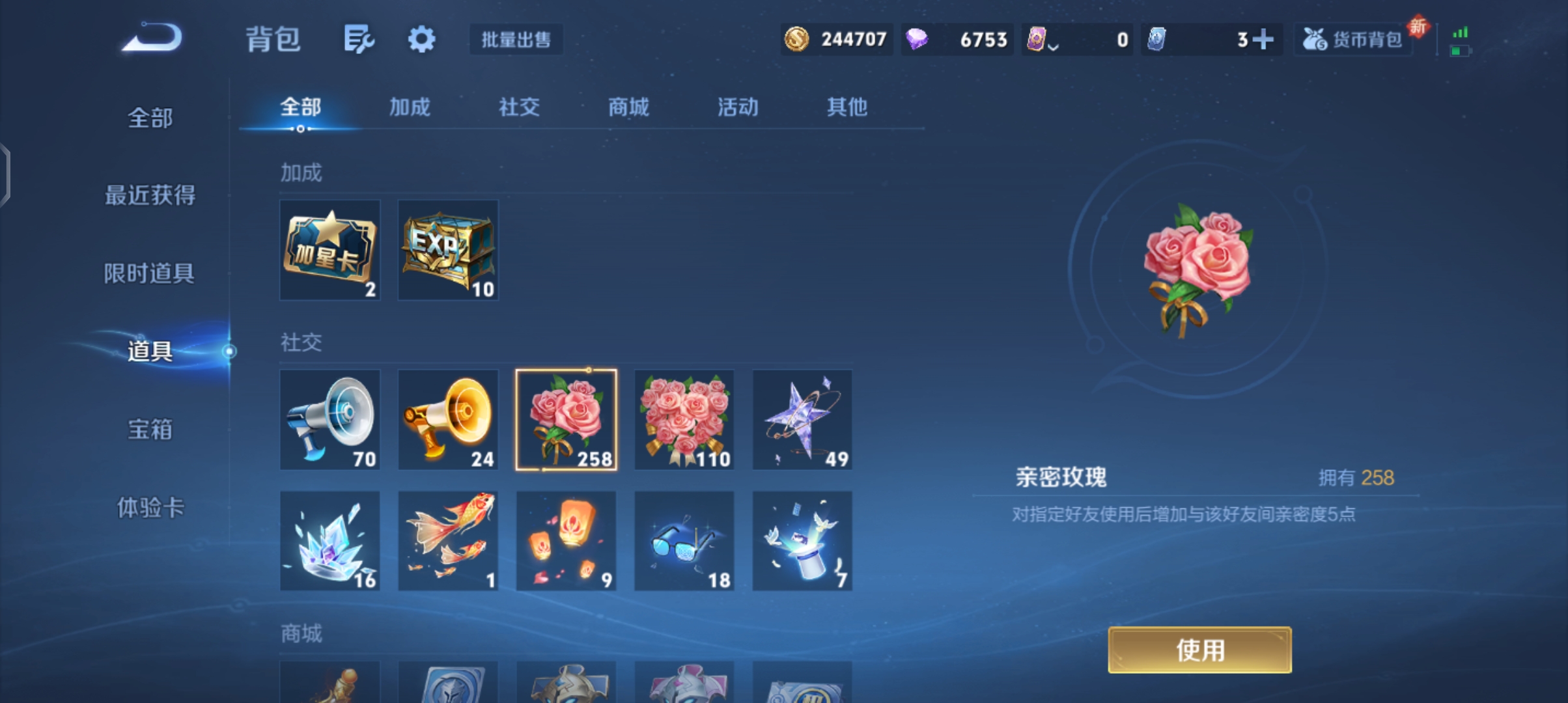Select the magic hat with doves item

pos(802,540)
